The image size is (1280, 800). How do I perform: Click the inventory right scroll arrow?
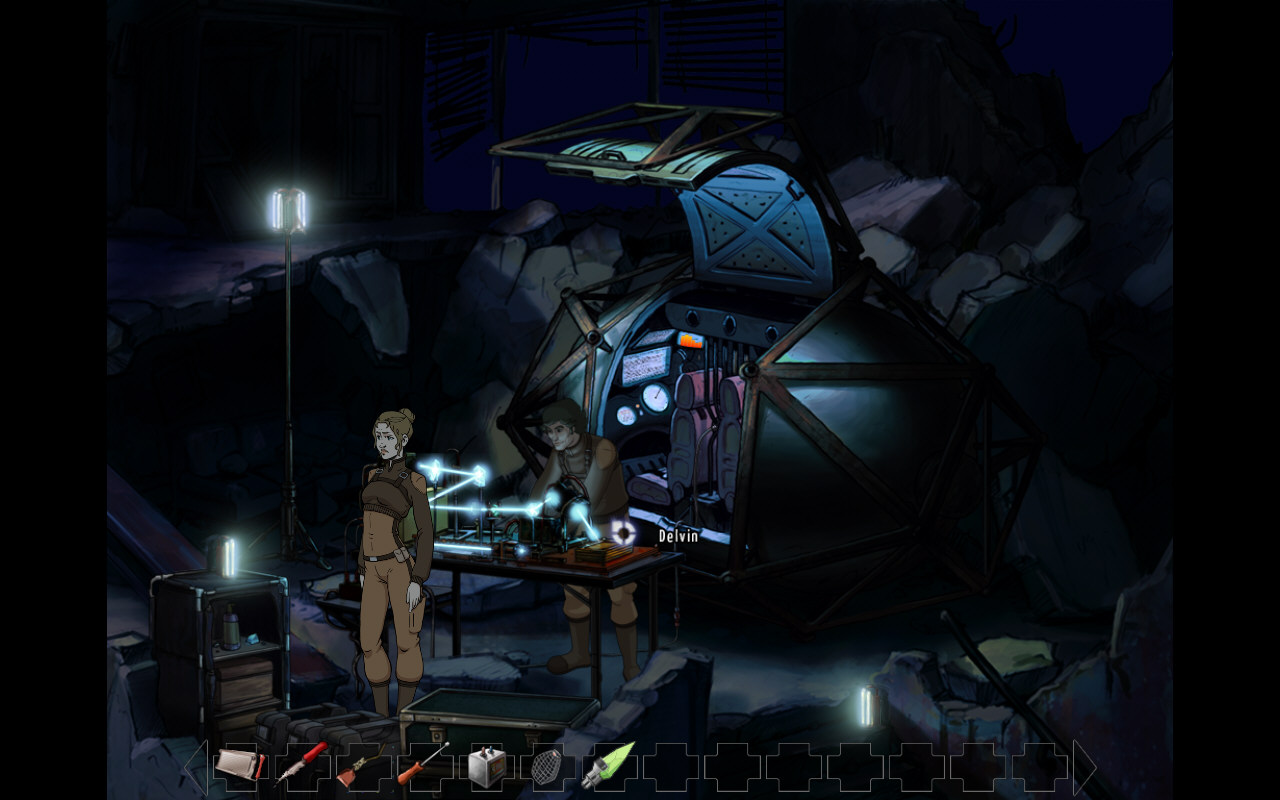pyautogui.click(x=1085, y=767)
